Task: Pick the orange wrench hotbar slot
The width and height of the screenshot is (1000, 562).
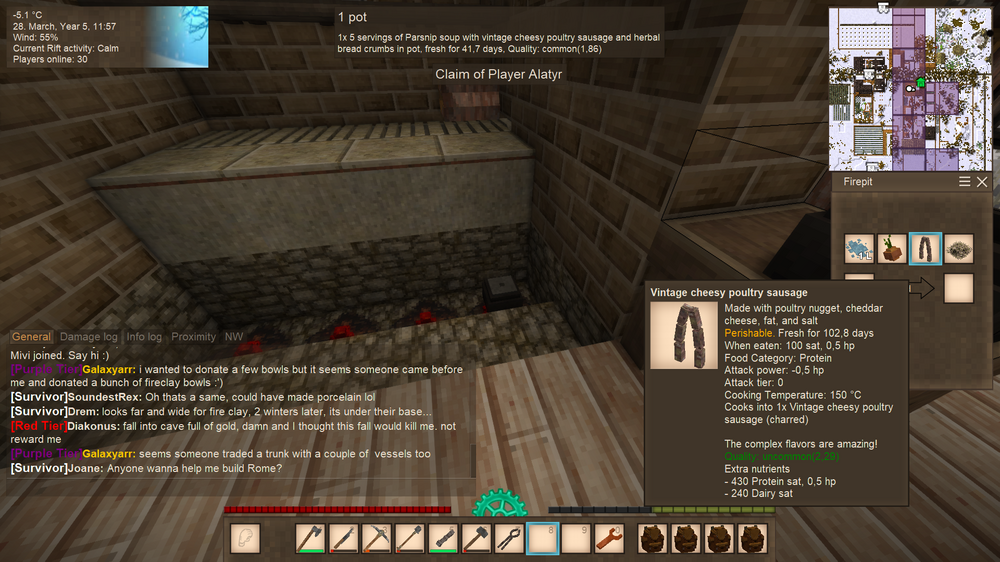Action: tap(609, 539)
